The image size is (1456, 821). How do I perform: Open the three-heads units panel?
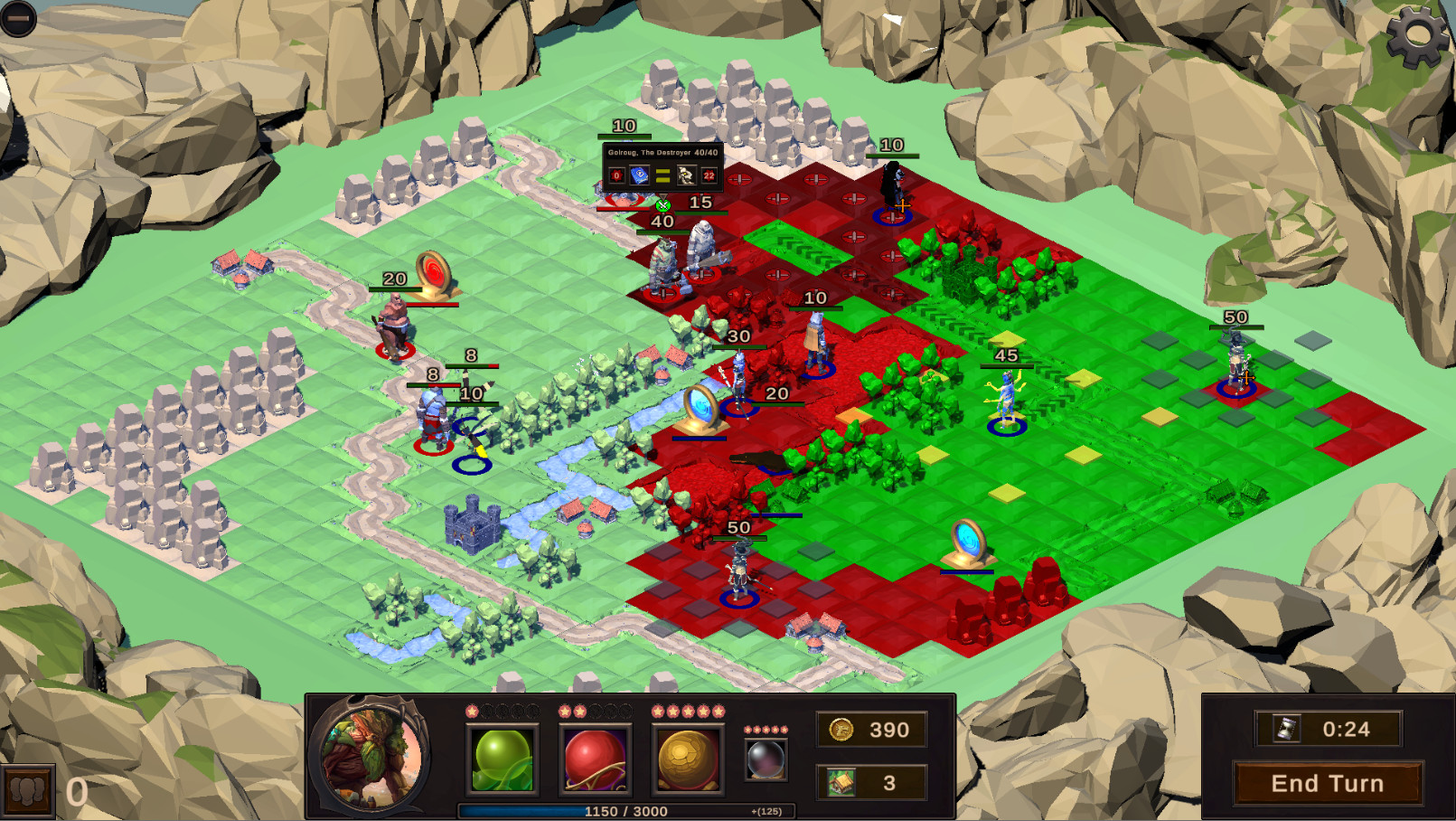coord(27,792)
